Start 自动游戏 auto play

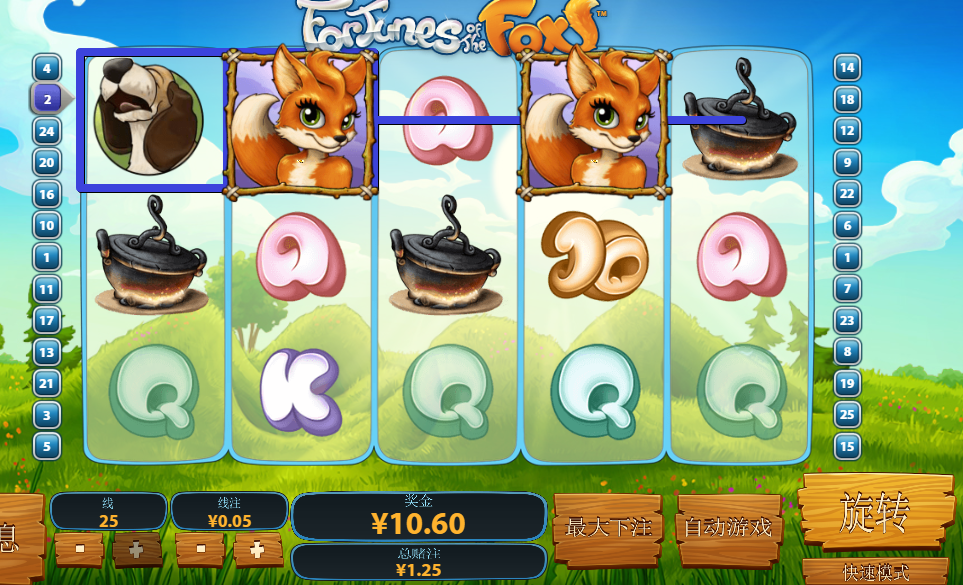tap(729, 525)
